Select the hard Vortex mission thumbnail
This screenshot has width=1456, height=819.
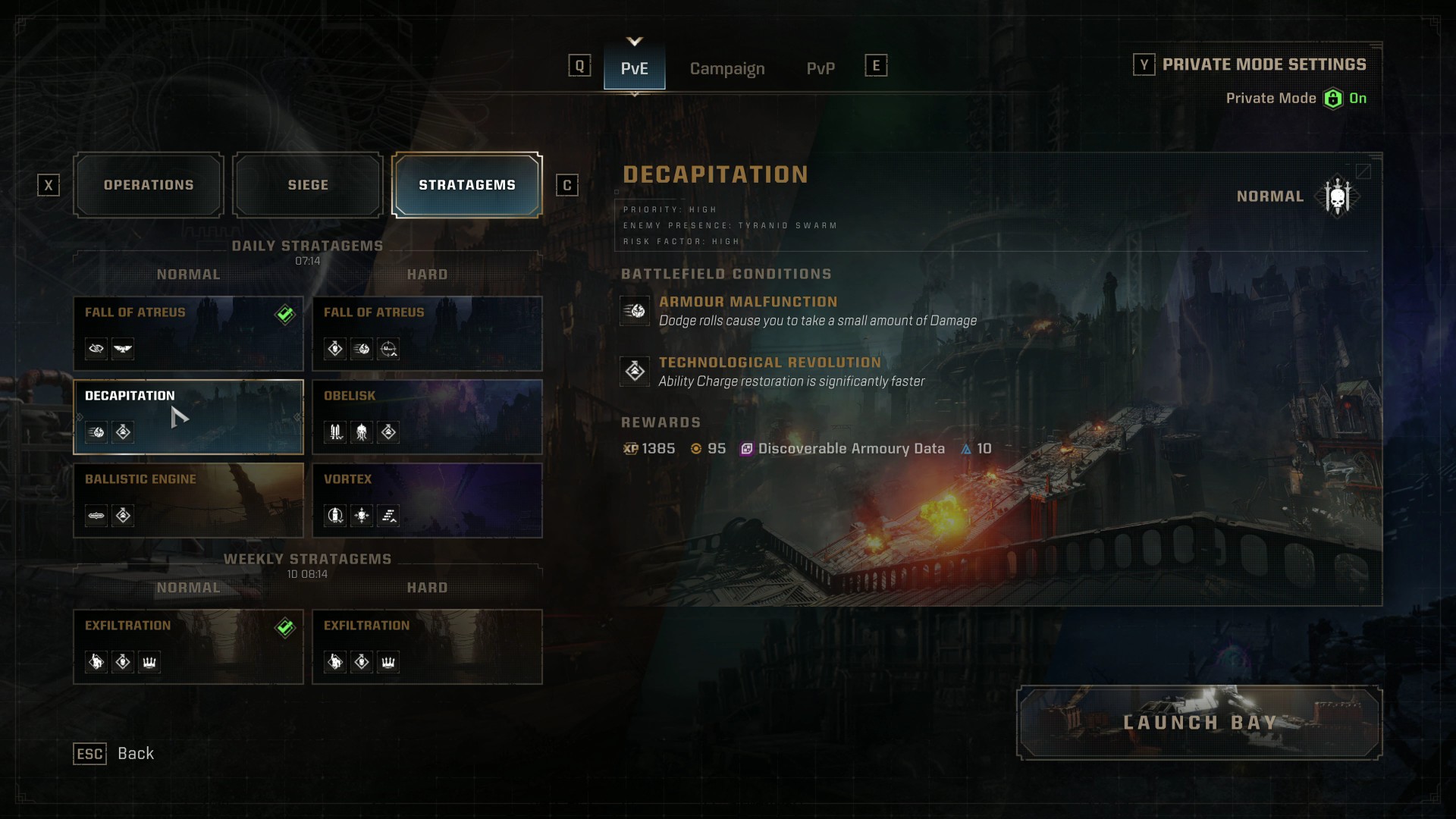(x=427, y=499)
